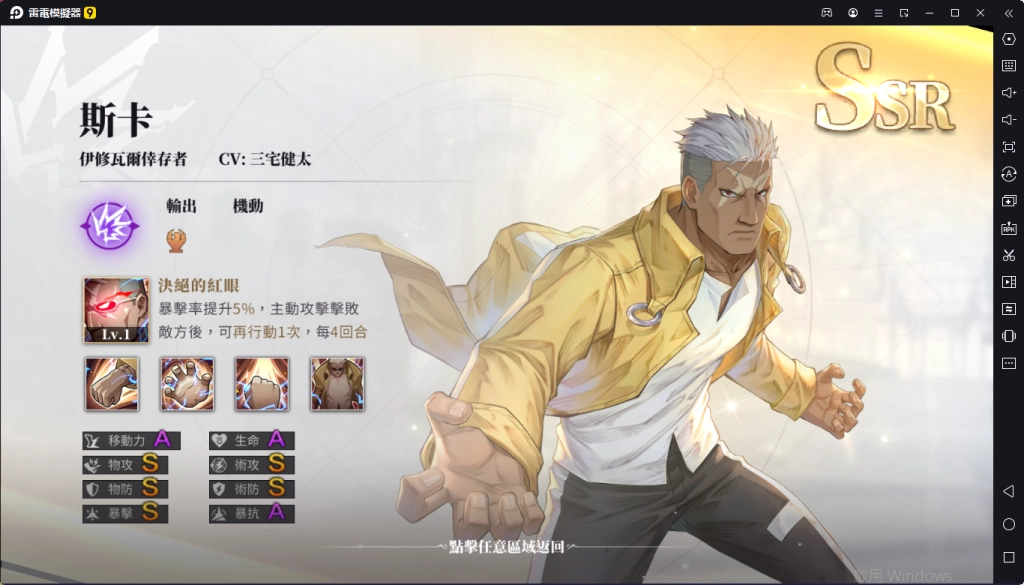The height and width of the screenshot is (585, 1024).
Task: Open the raised fist lightning skill
Action: pyautogui.click(x=262, y=384)
